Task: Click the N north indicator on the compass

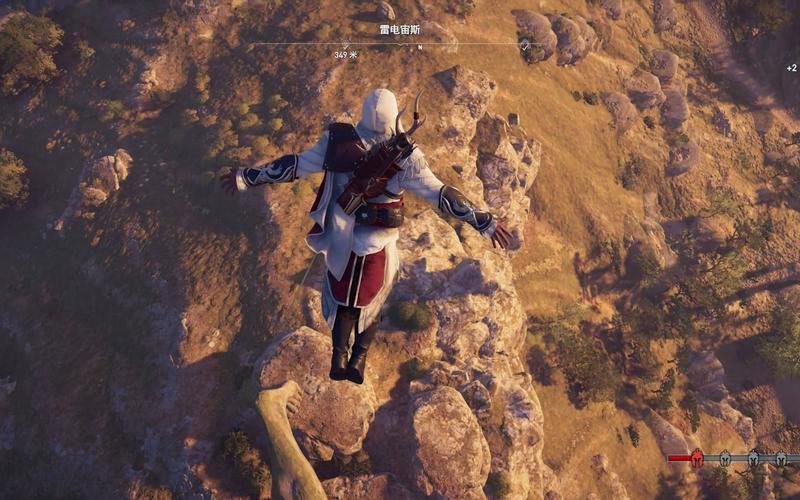Action: 420,47
